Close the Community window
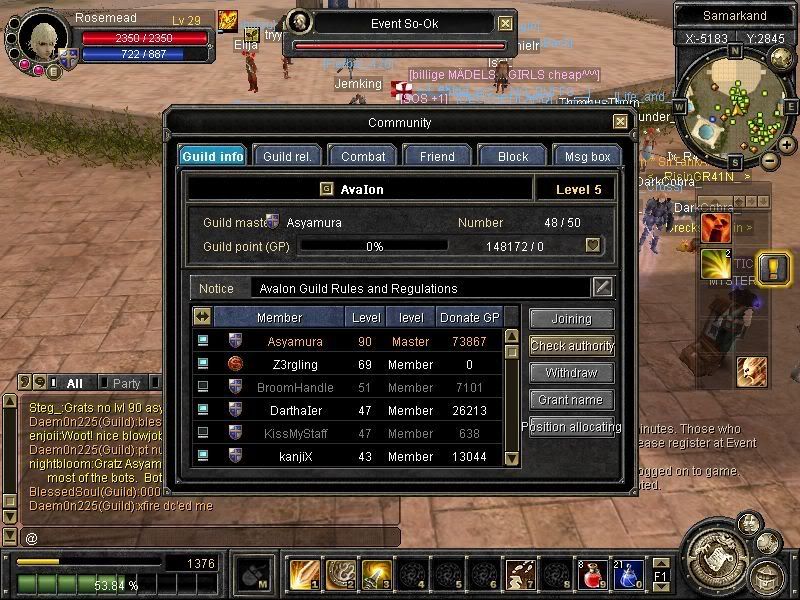Image resolution: width=800 pixels, height=600 pixels. pos(621,122)
